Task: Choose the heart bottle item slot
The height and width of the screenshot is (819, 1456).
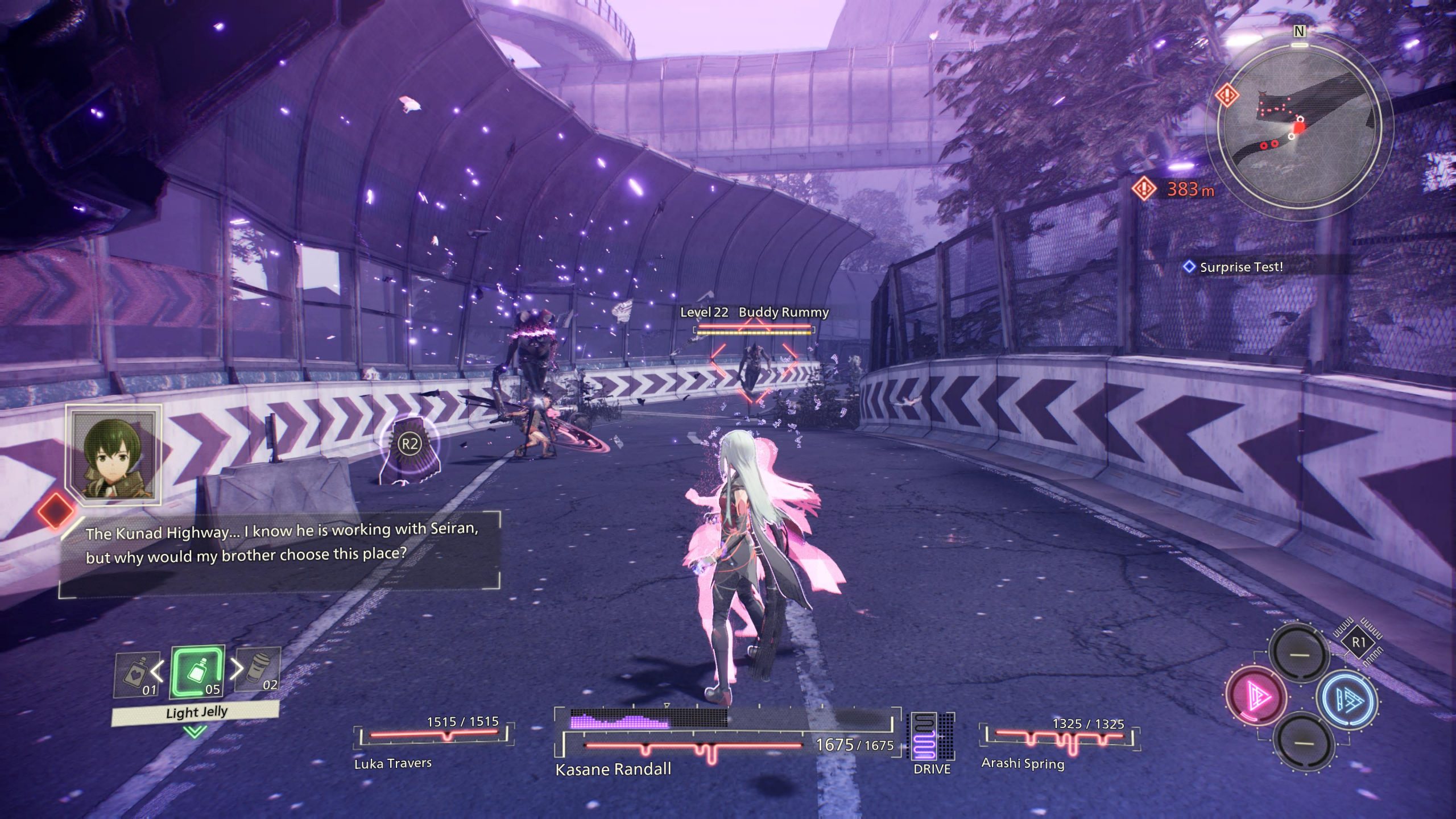Action: (135, 675)
